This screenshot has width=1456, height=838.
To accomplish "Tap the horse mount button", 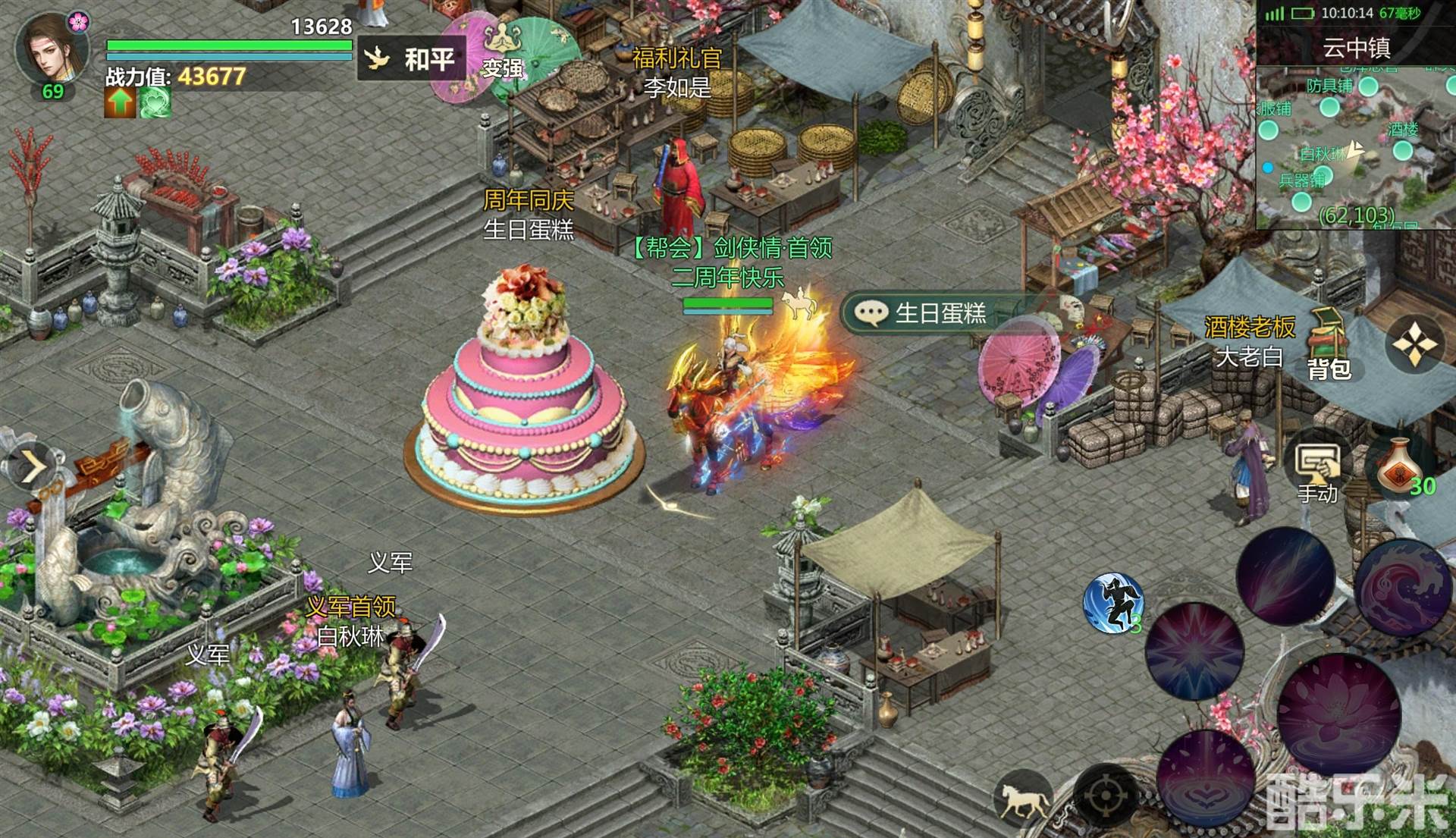I will 1022,801.
